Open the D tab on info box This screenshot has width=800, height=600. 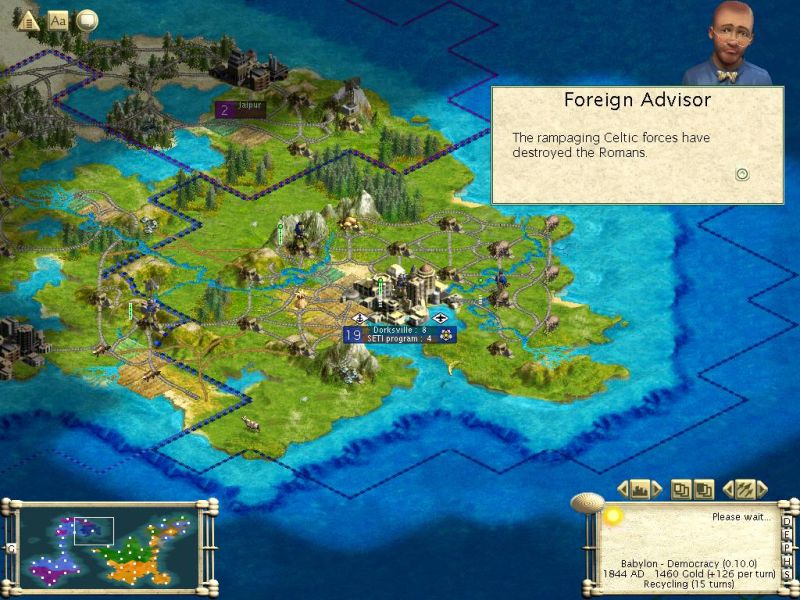tap(787, 521)
